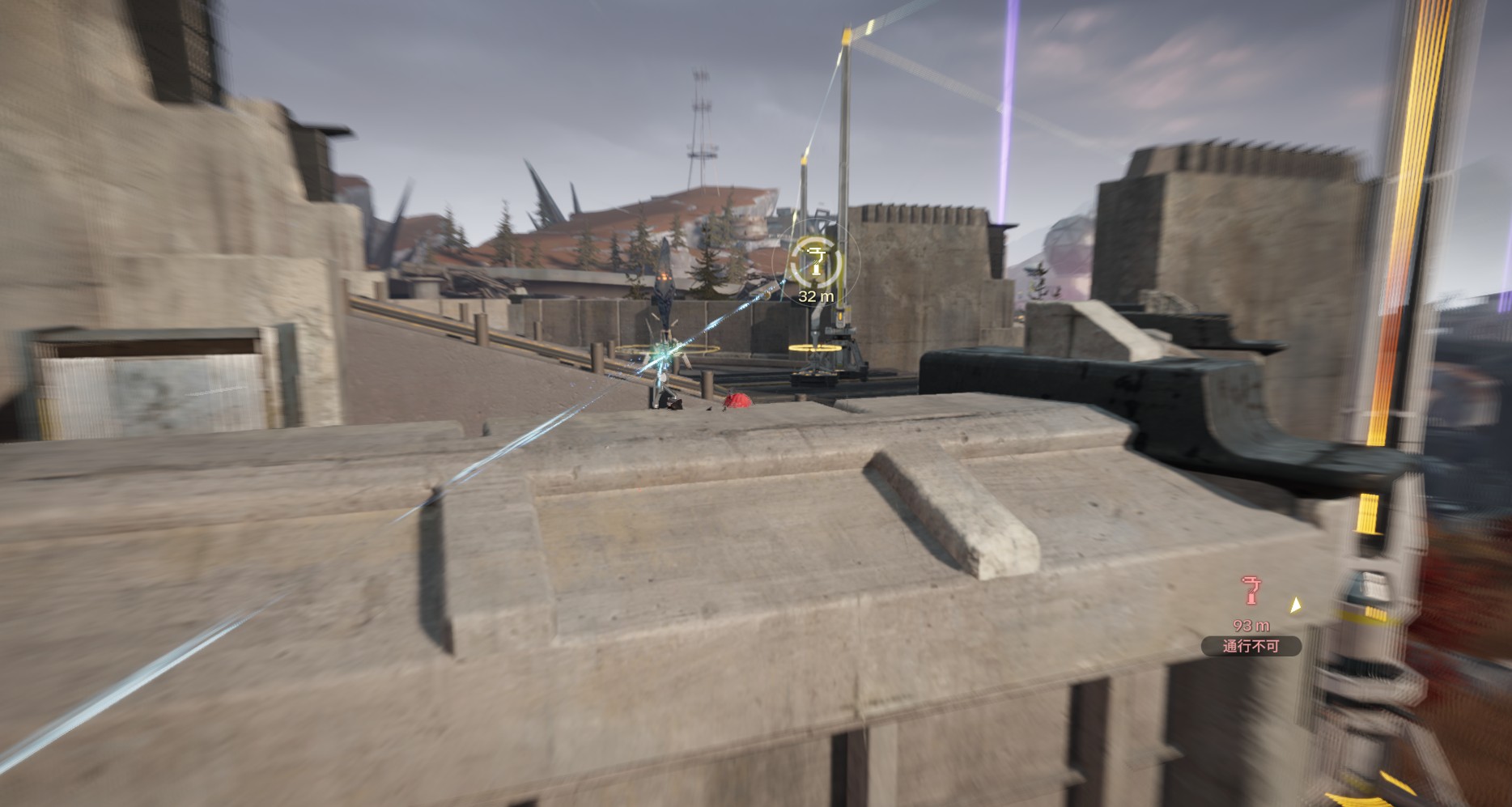Select the yellow zipline marker at 32 m
Screen dimensions: 1512x807
(x=815, y=262)
